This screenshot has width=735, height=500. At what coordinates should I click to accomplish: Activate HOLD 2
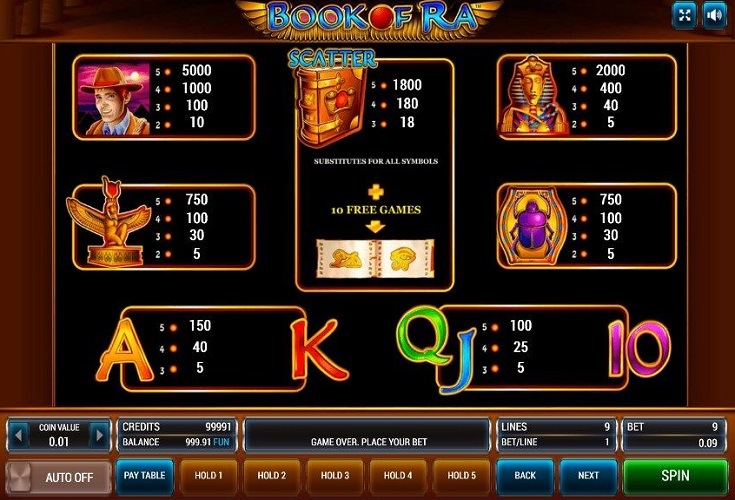[271, 476]
